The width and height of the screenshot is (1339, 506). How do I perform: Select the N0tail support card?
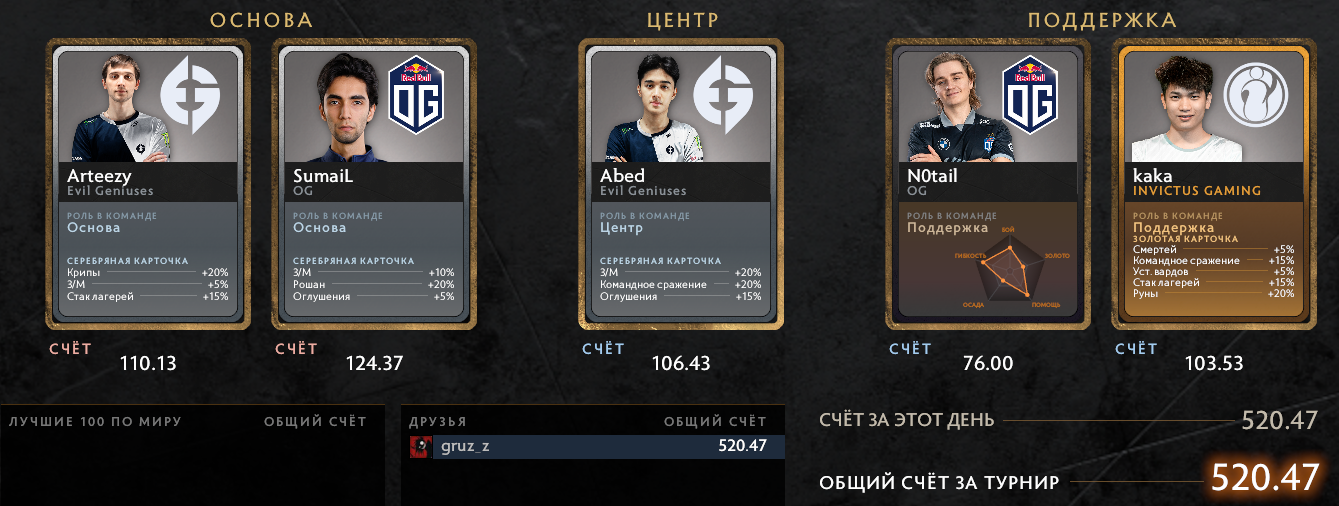point(988,184)
